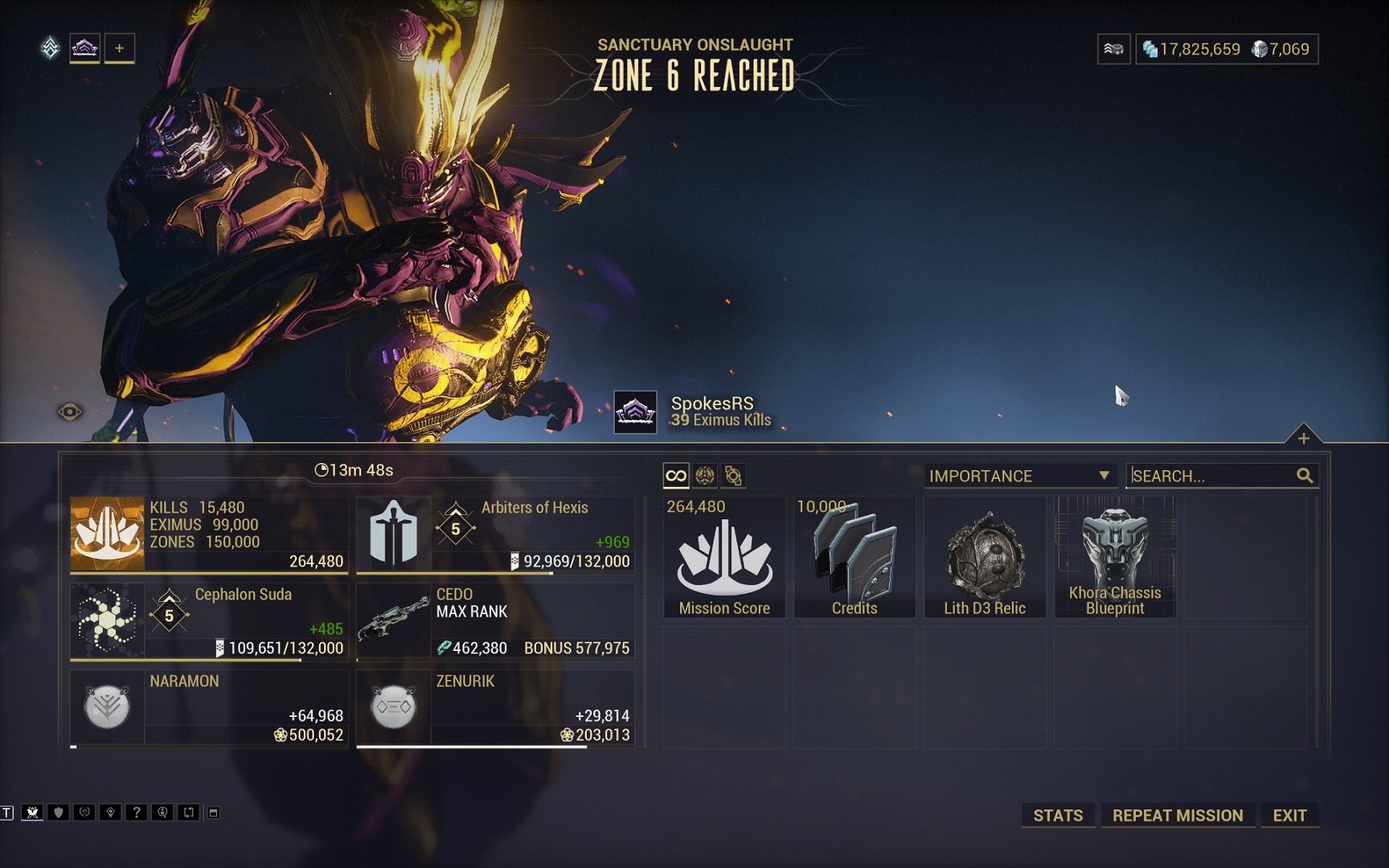The image size is (1389, 868).
Task: Open the IMPORTANCE sort dropdown
Action: point(1019,476)
